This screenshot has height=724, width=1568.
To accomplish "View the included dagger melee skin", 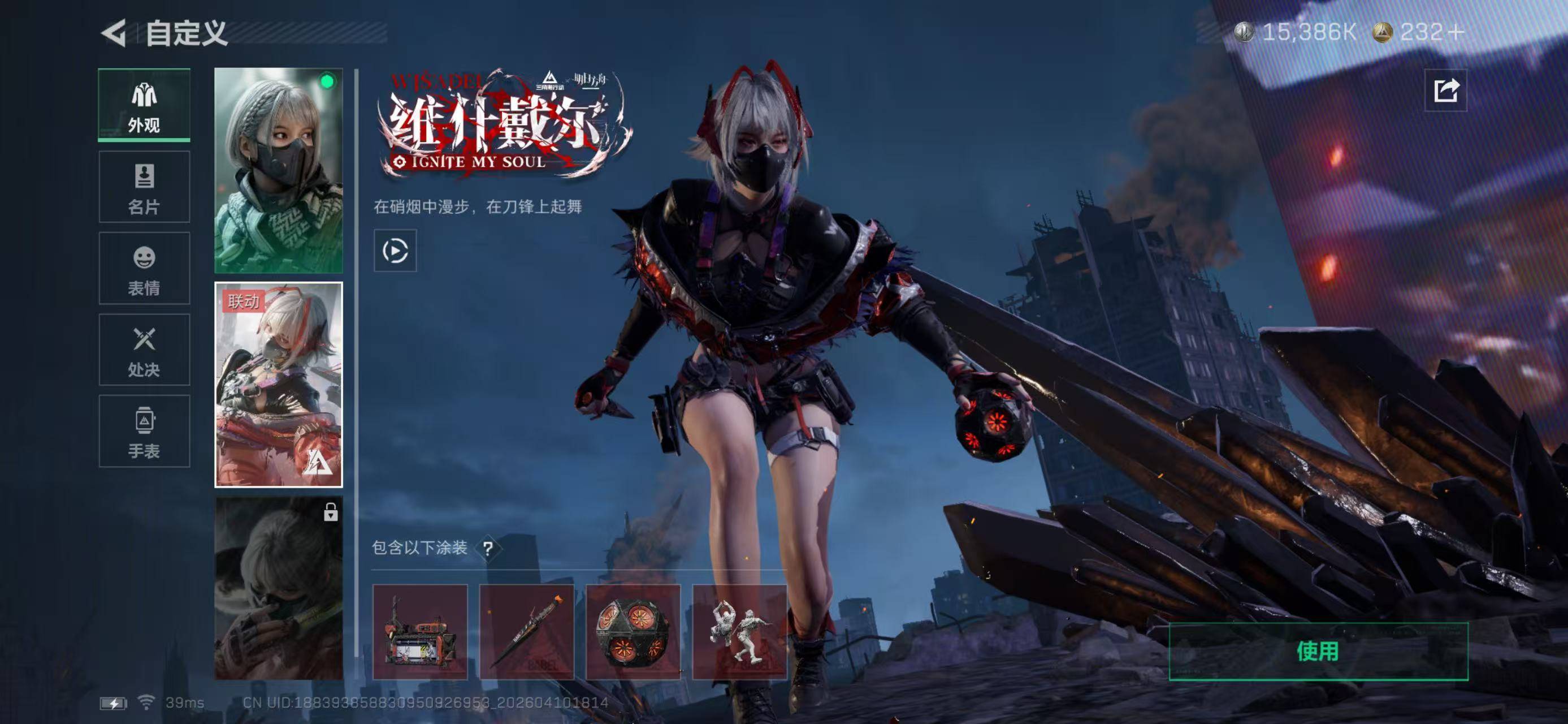I will coord(526,632).
